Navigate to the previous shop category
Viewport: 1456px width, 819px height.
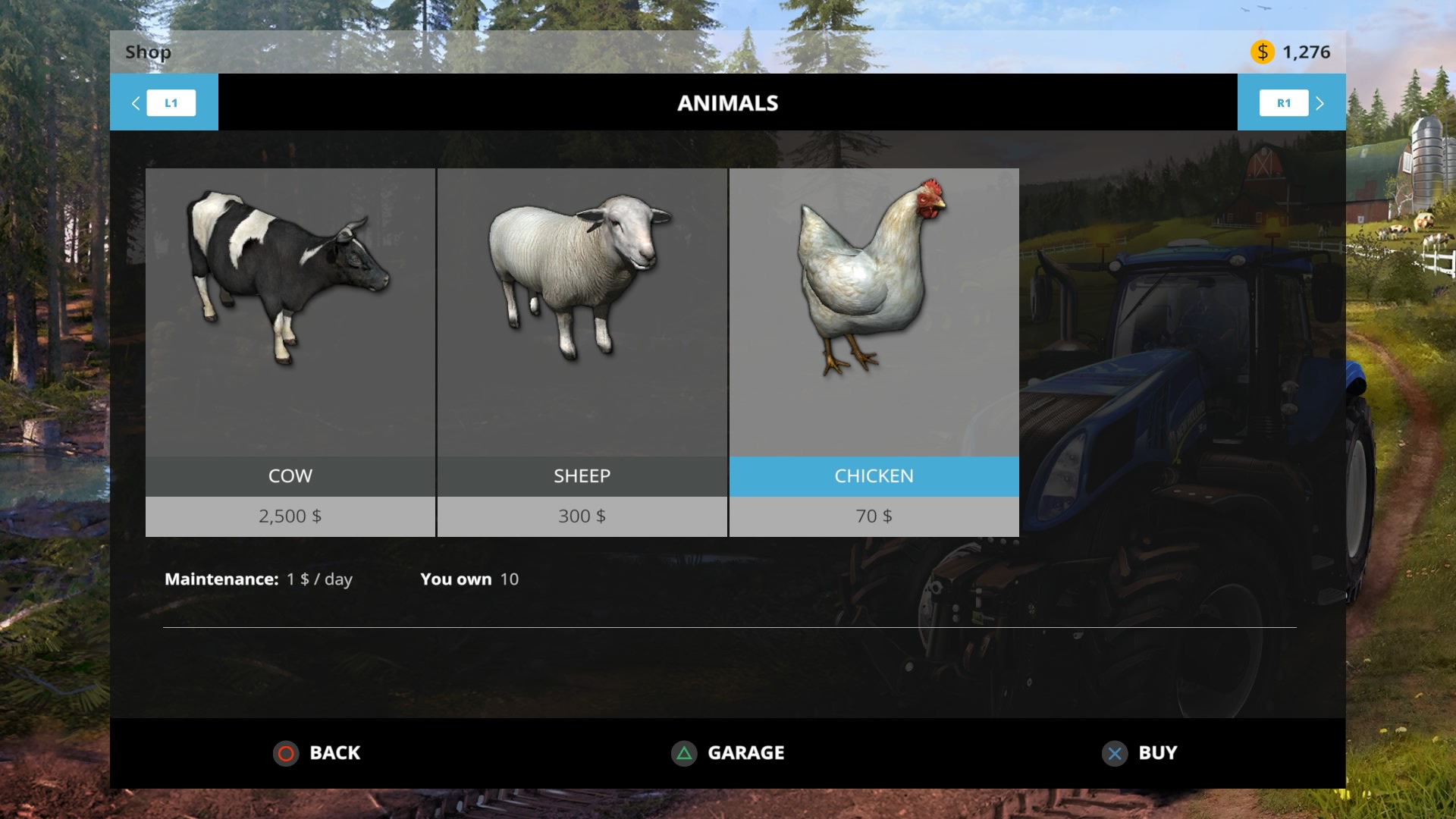(x=171, y=102)
